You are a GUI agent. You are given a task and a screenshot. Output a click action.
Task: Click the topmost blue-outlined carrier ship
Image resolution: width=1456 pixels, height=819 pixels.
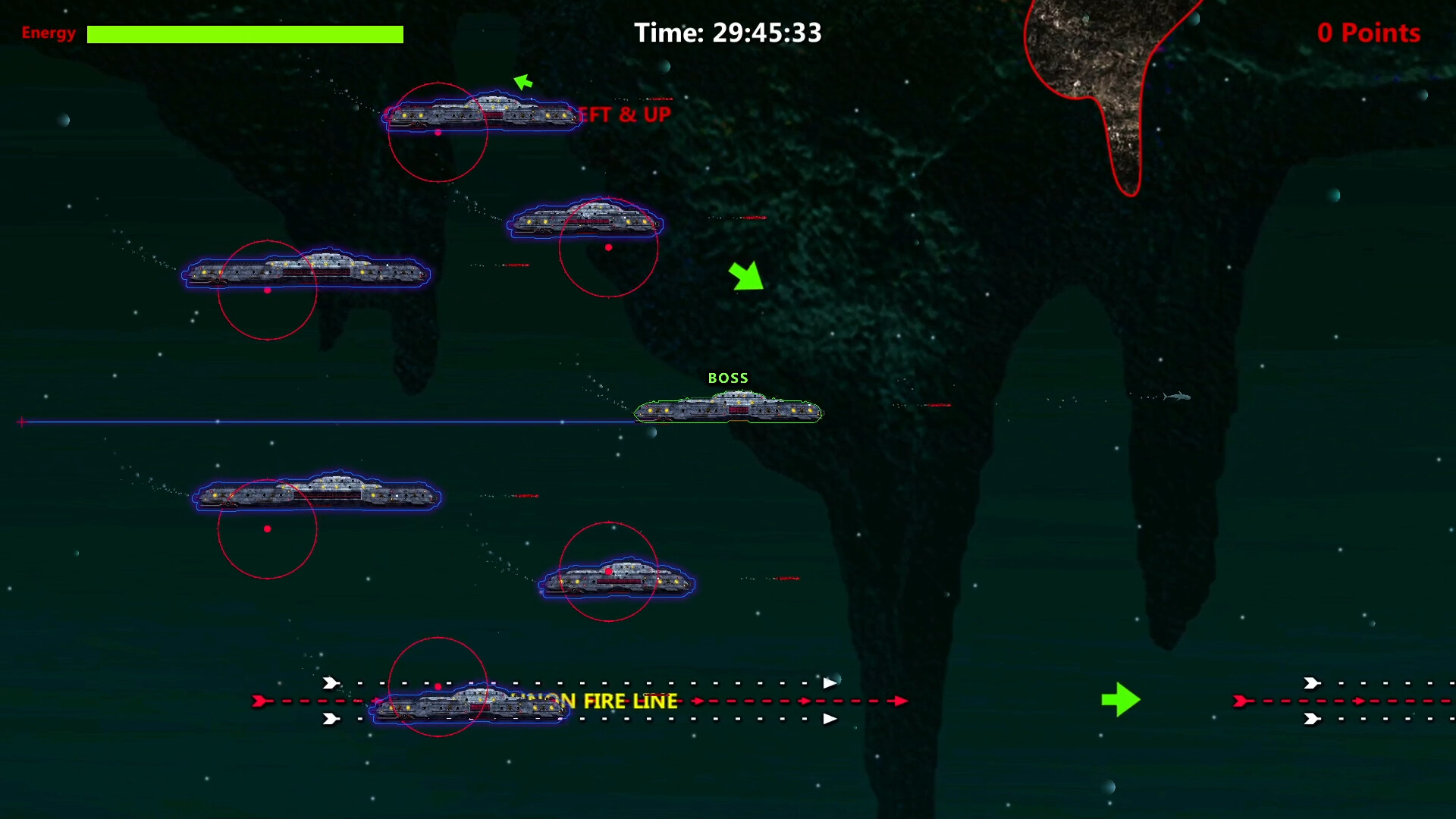pos(483,114)
